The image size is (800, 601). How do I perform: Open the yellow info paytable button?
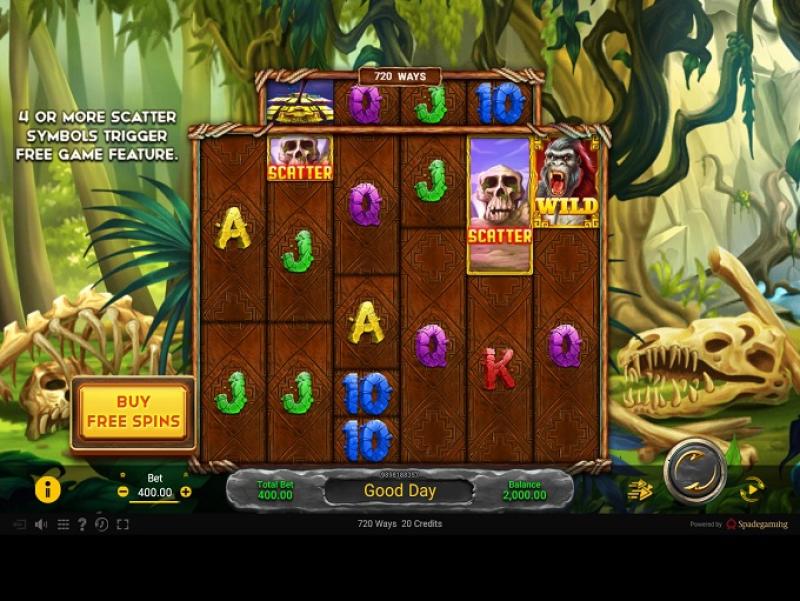(48, 489)
